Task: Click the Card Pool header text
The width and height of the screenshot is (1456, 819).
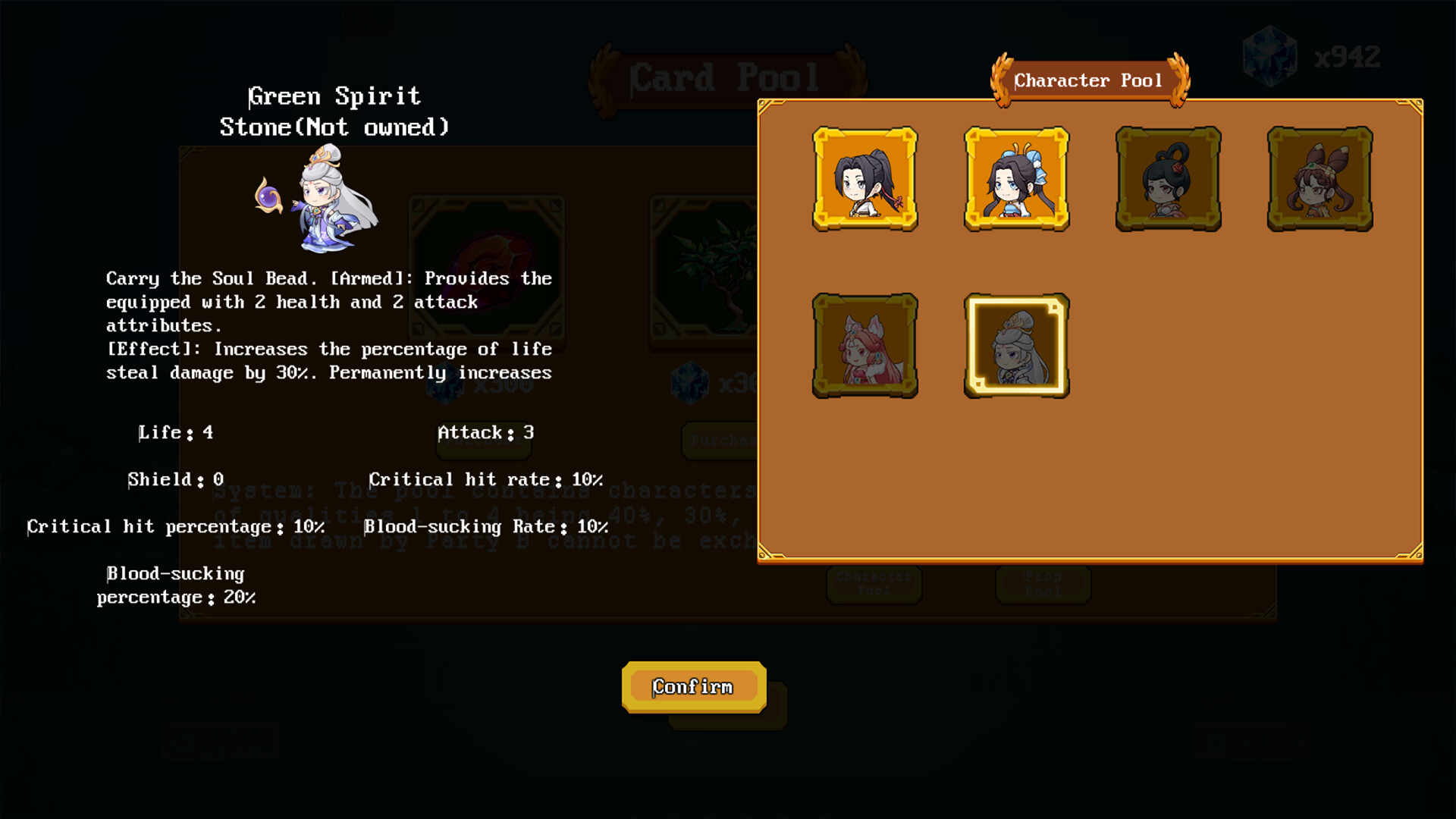Action: point(726,76)
